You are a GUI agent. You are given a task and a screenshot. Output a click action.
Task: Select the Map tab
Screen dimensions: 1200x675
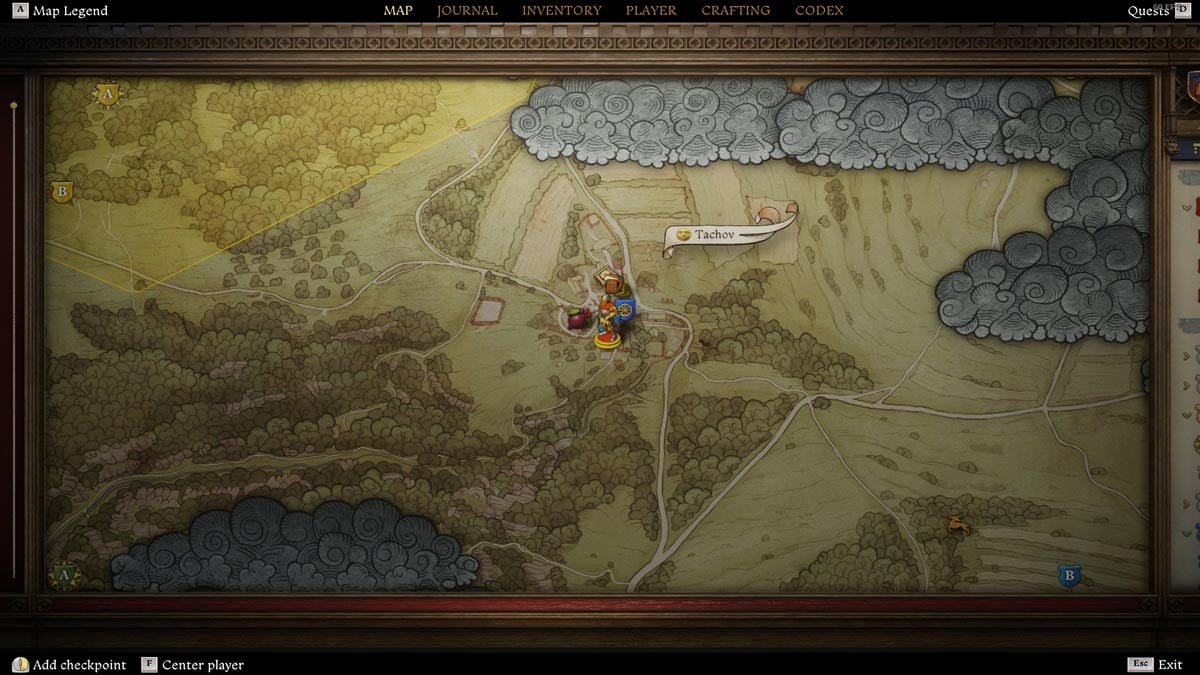(x=398, y=11)
